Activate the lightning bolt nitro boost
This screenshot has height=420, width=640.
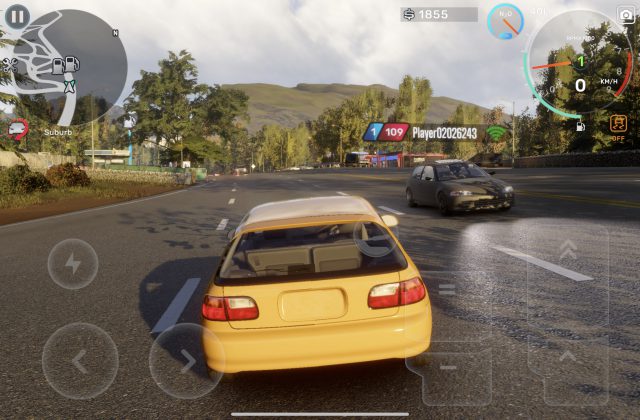(x=72, y=264)
